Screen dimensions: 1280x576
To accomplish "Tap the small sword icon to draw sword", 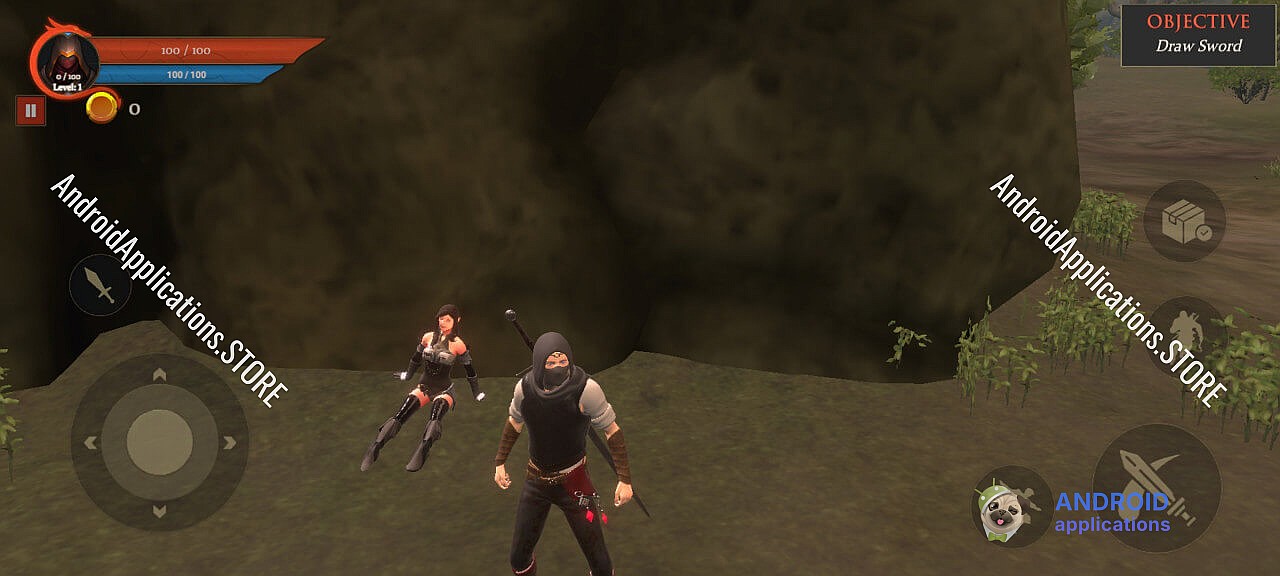I will (x=100, y=285).
